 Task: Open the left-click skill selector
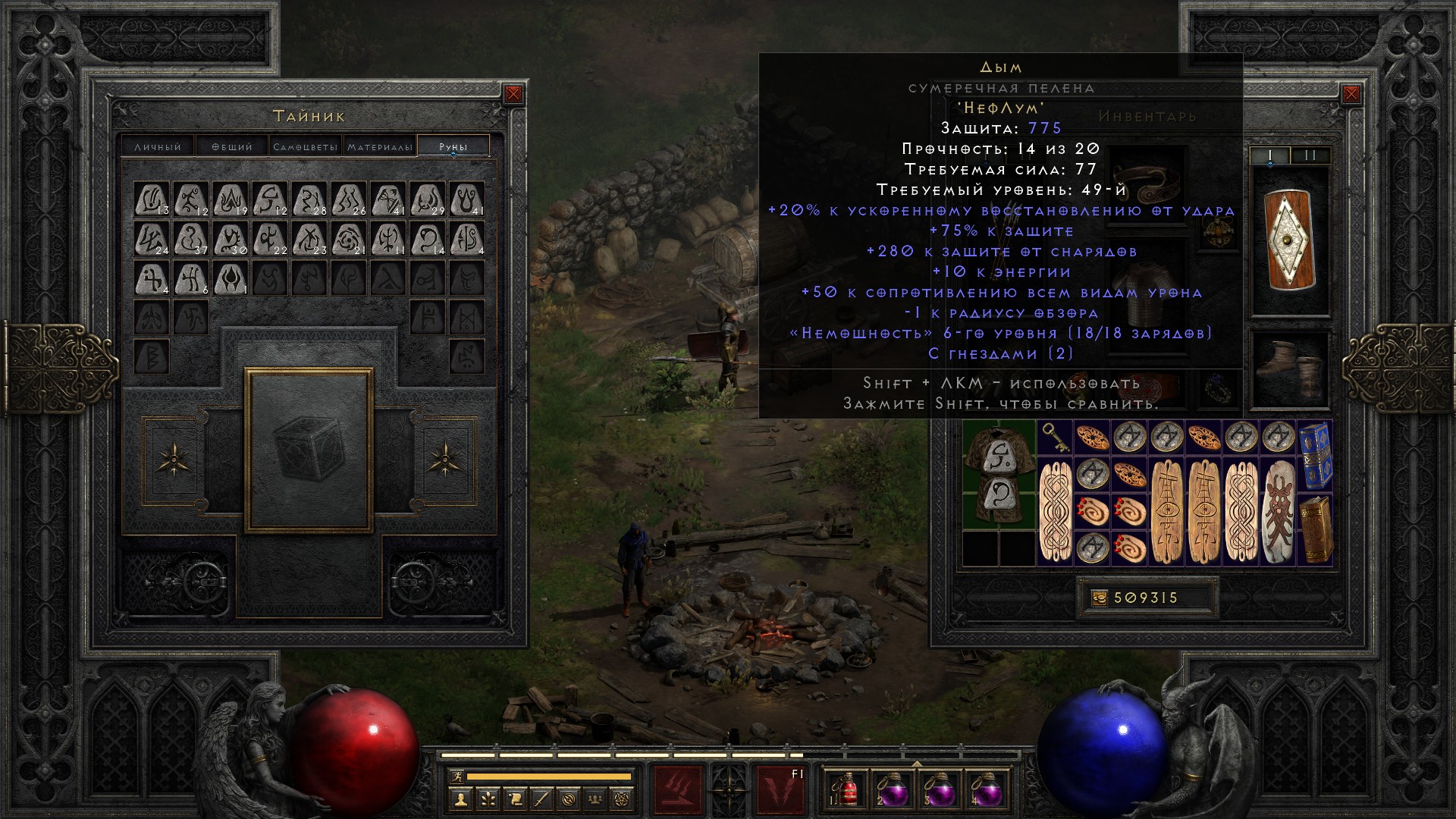coord(677,789)
